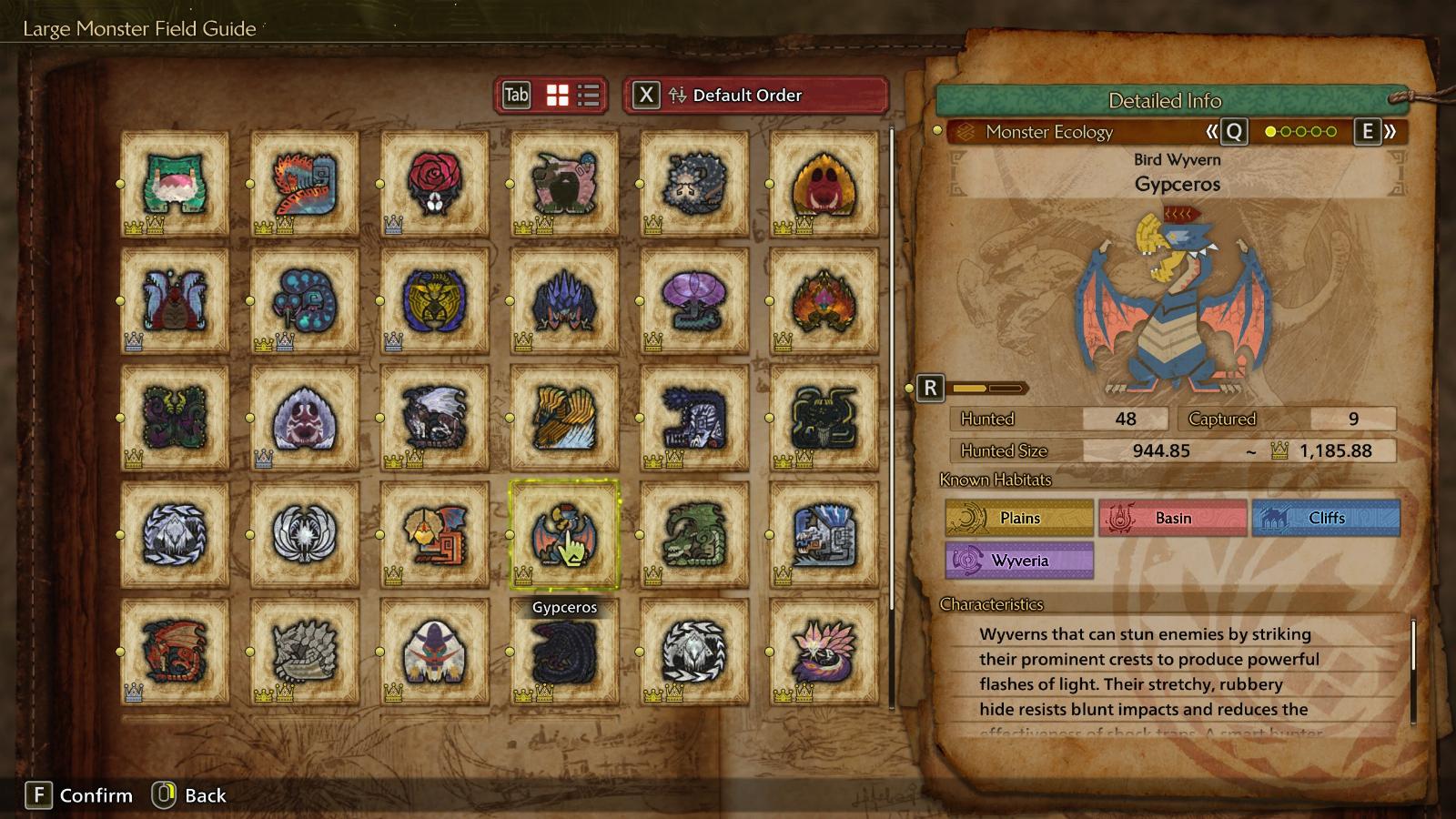The height and width of the screenshot is (819, 1456).
Task: Open the spiky purple Nerscylla entry
Action: point(564,301)
